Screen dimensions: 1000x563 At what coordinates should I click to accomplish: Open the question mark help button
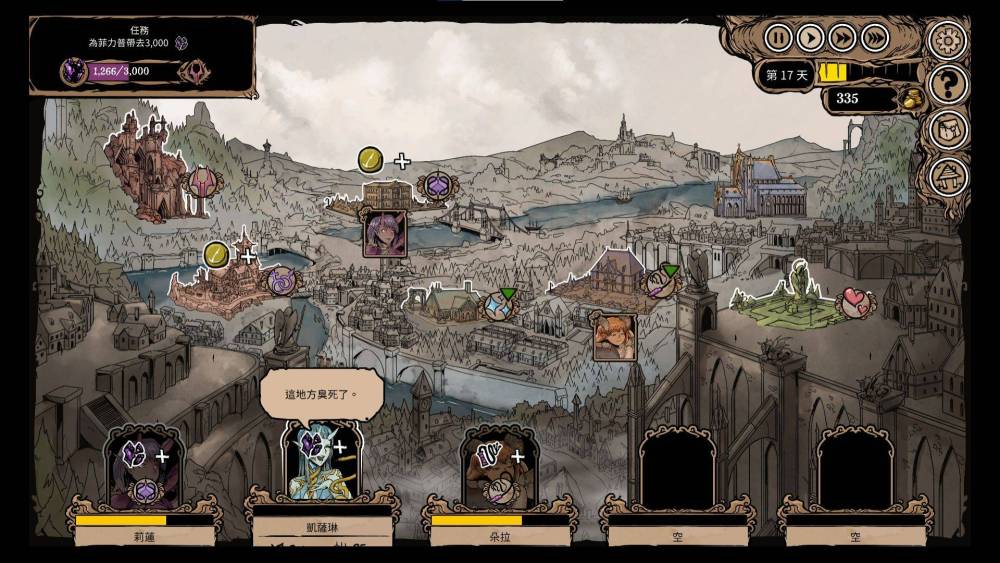pos(945,84)
